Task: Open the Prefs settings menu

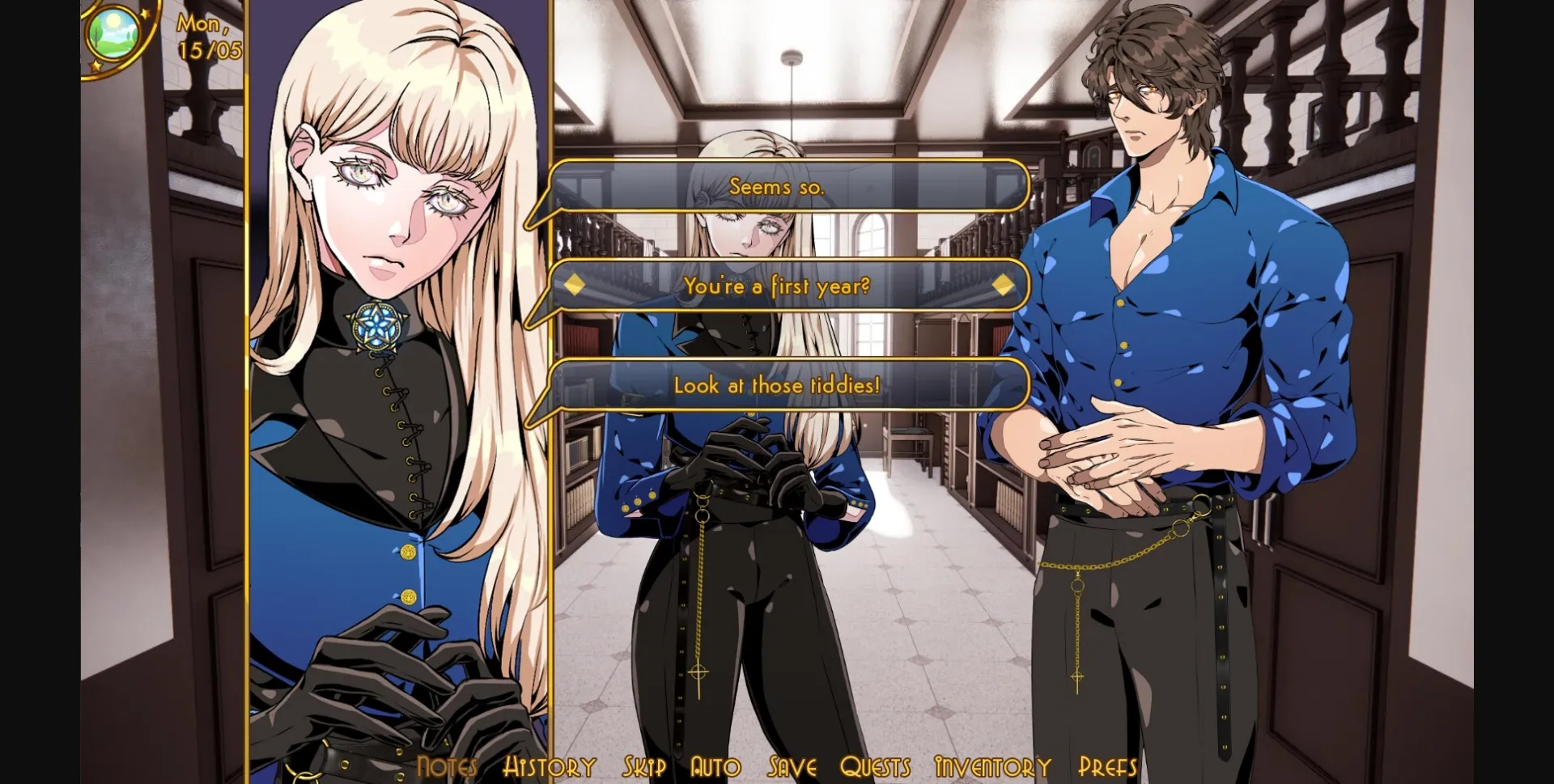Action: (1107, 765)
